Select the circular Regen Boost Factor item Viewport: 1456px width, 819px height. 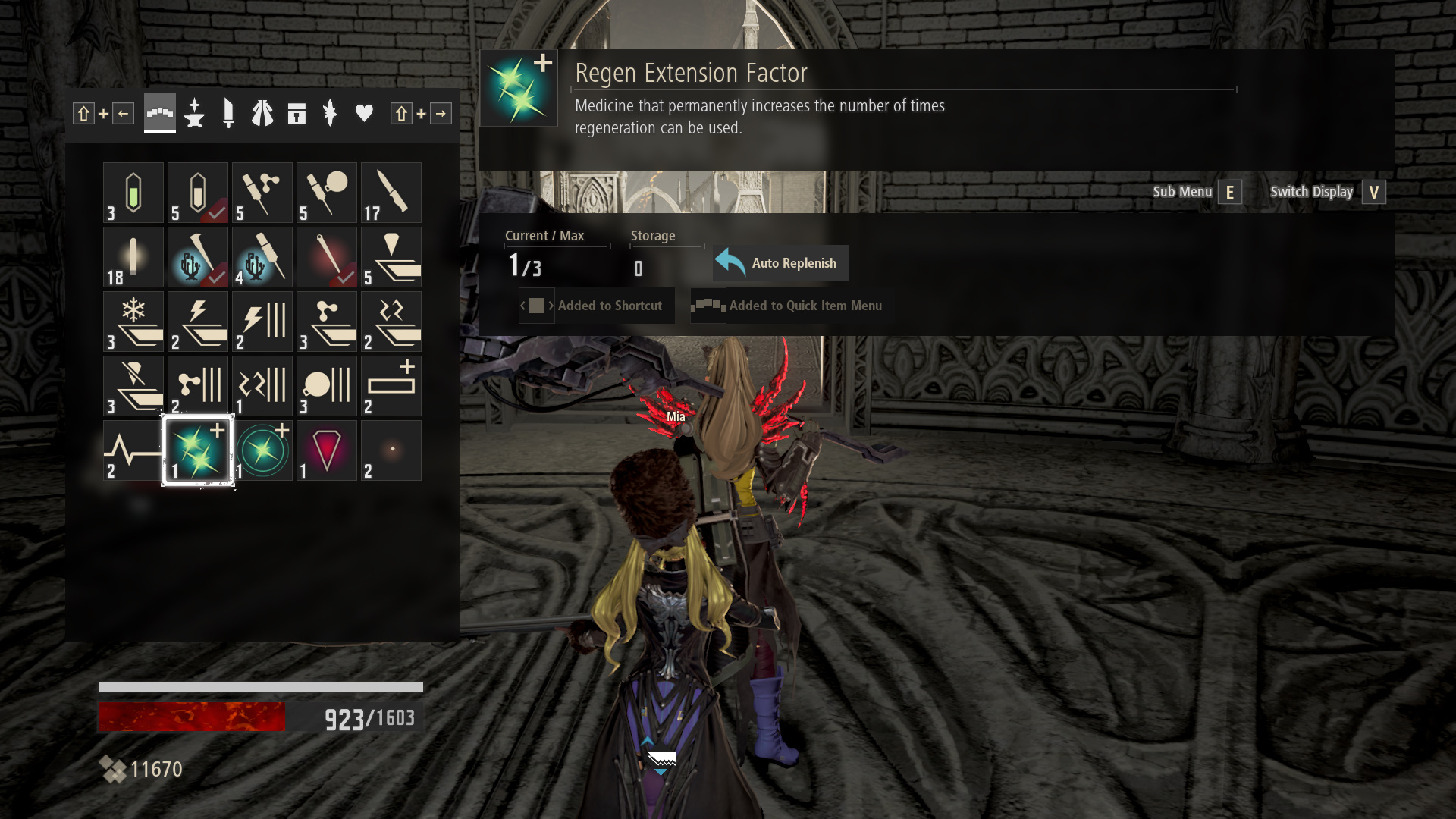tap(262, 450)
